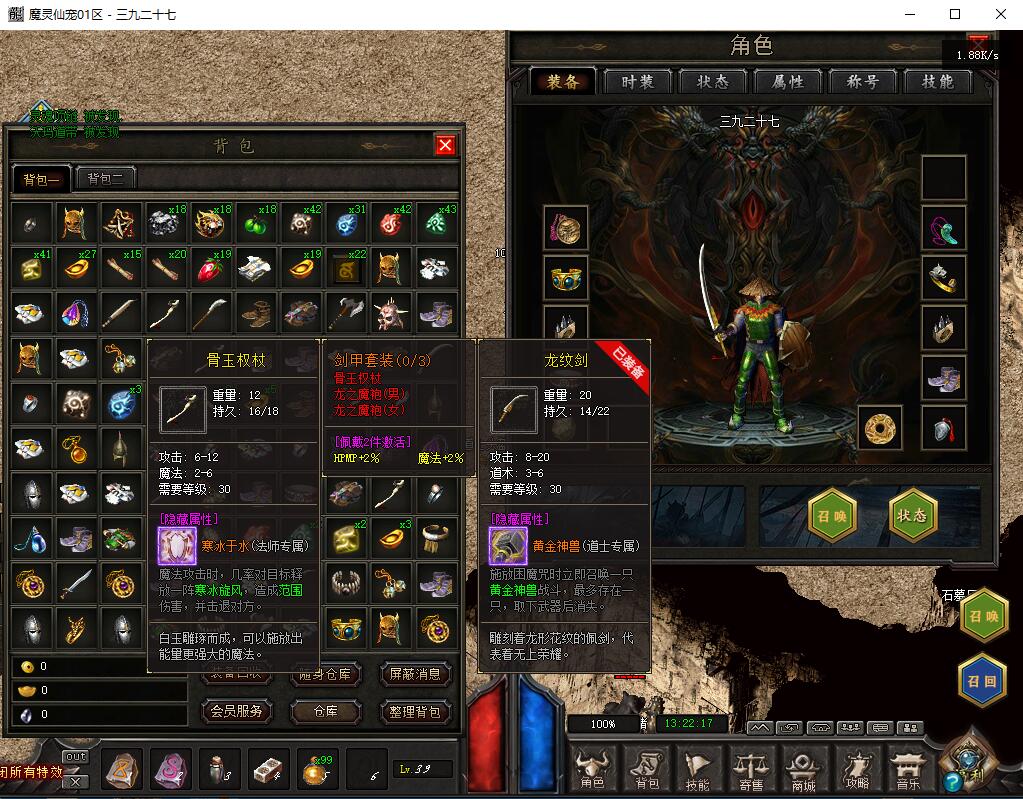The image size is (1023, 799).
Task: Activate the blue 召回 recall button
Action: pos(981,679)
